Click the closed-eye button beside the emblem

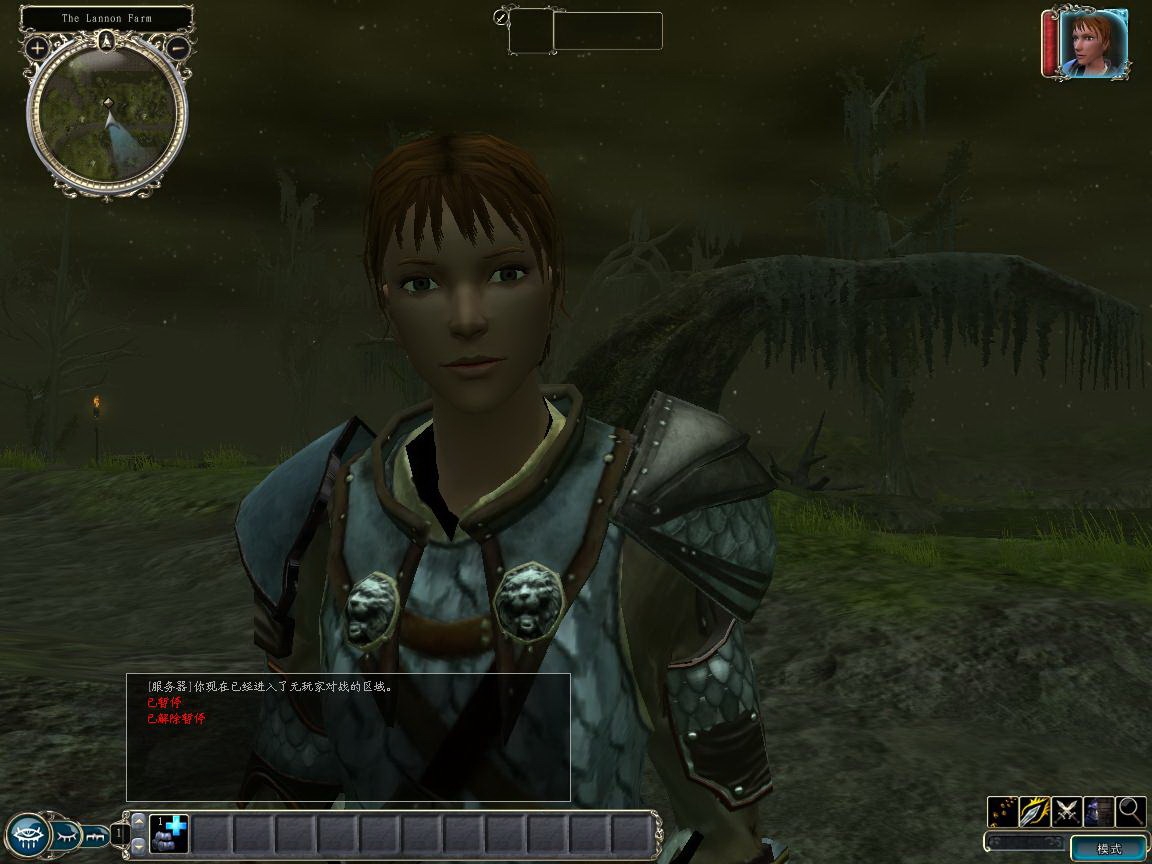coord(66,832)
